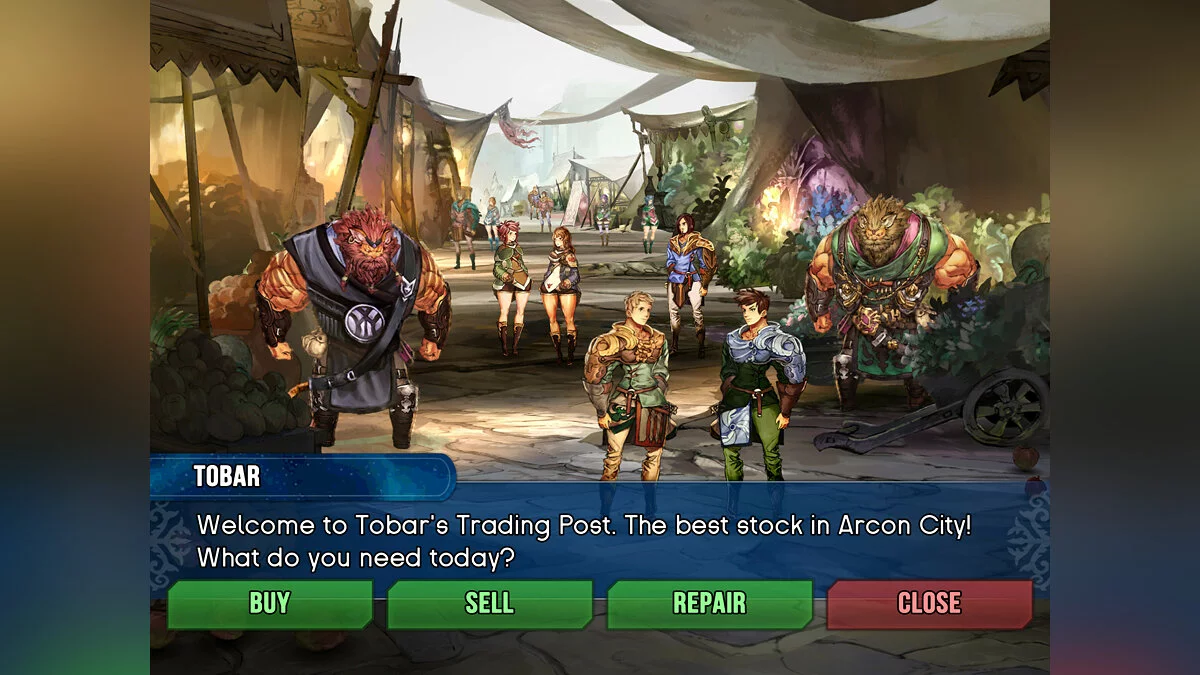1200x675 pixels.
Task: Open the Sell menu
Action: click(489, 604)
